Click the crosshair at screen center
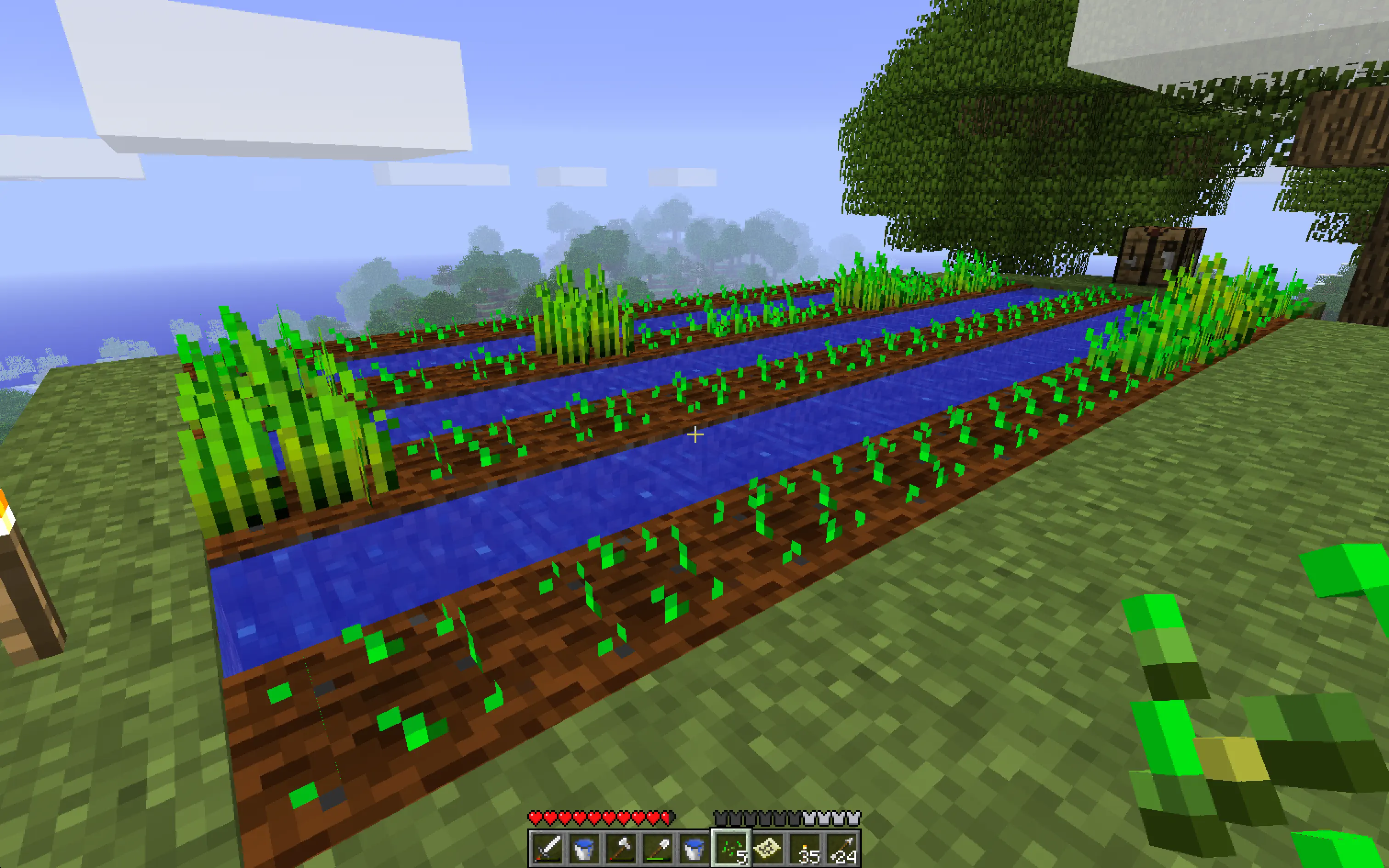 (x=694, y=434)
